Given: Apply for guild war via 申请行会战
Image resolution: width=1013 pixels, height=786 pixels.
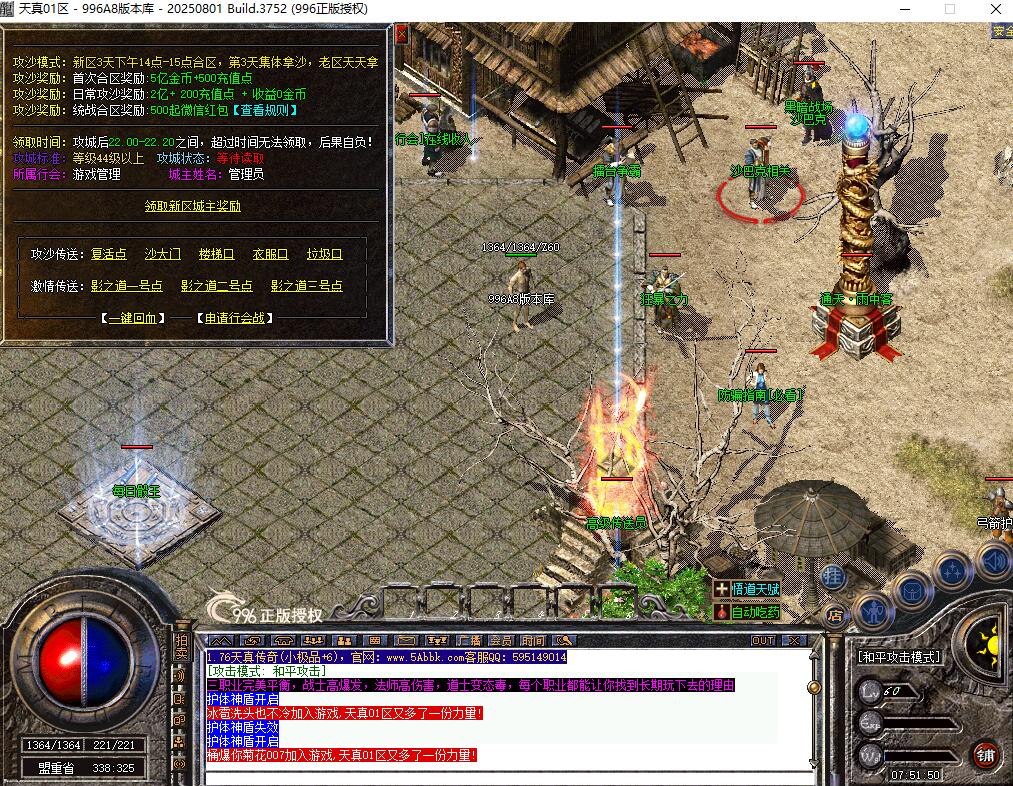Looking at the screenshot, I should click(x=235, y=318).
